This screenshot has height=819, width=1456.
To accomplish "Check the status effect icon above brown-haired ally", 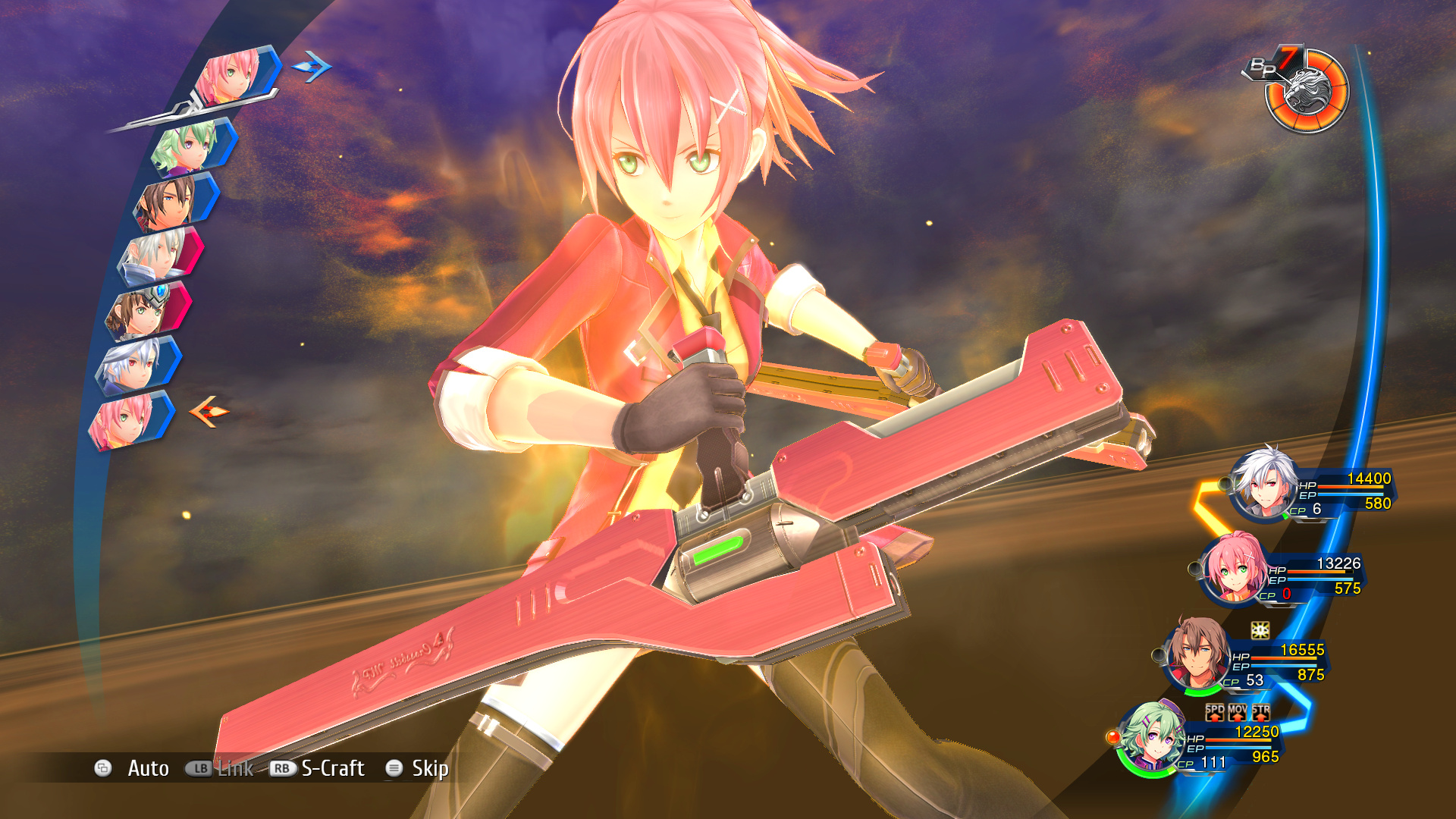I will (1260, 630).
